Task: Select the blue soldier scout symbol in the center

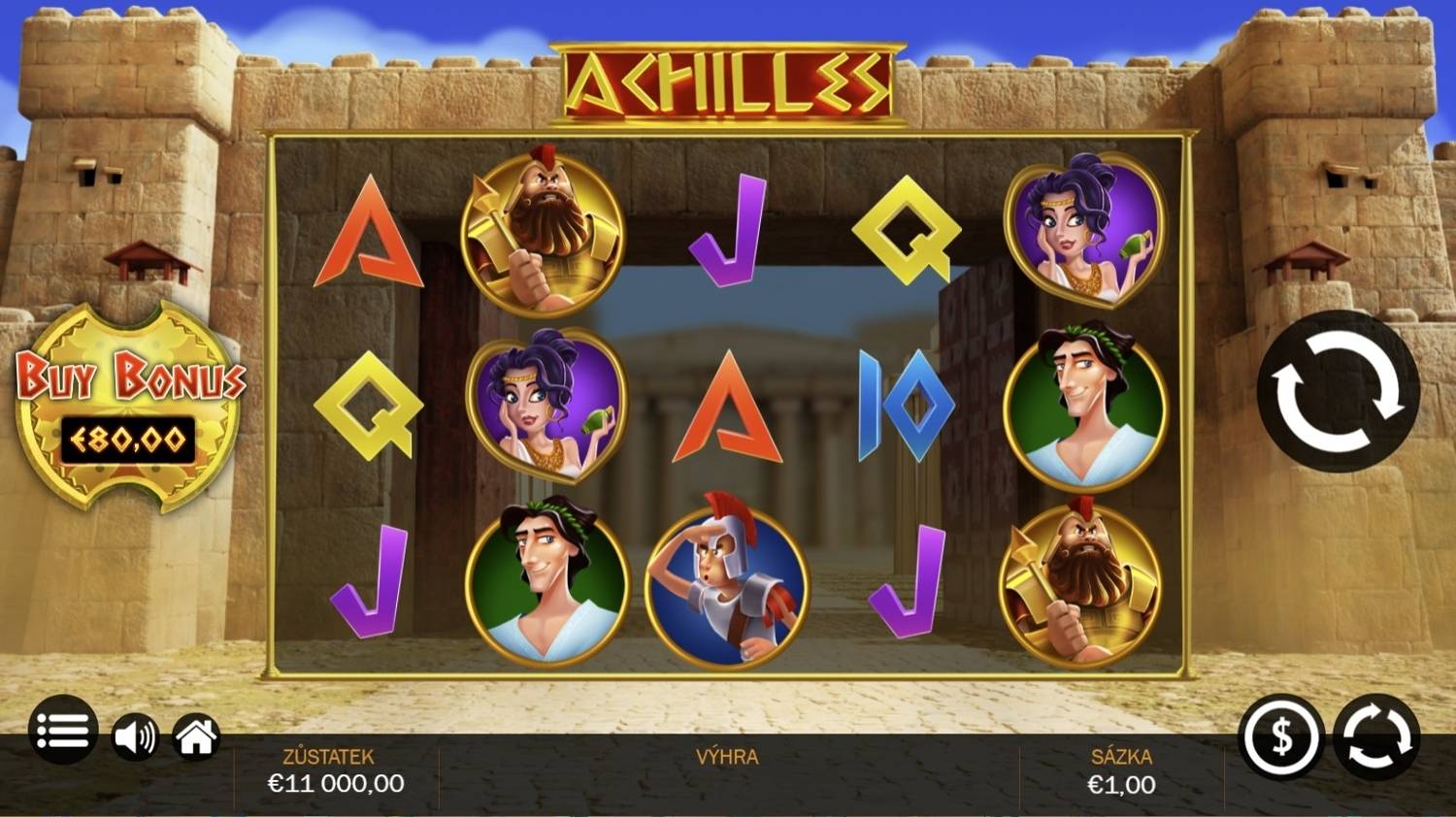Action: click(x=726, y=582)
